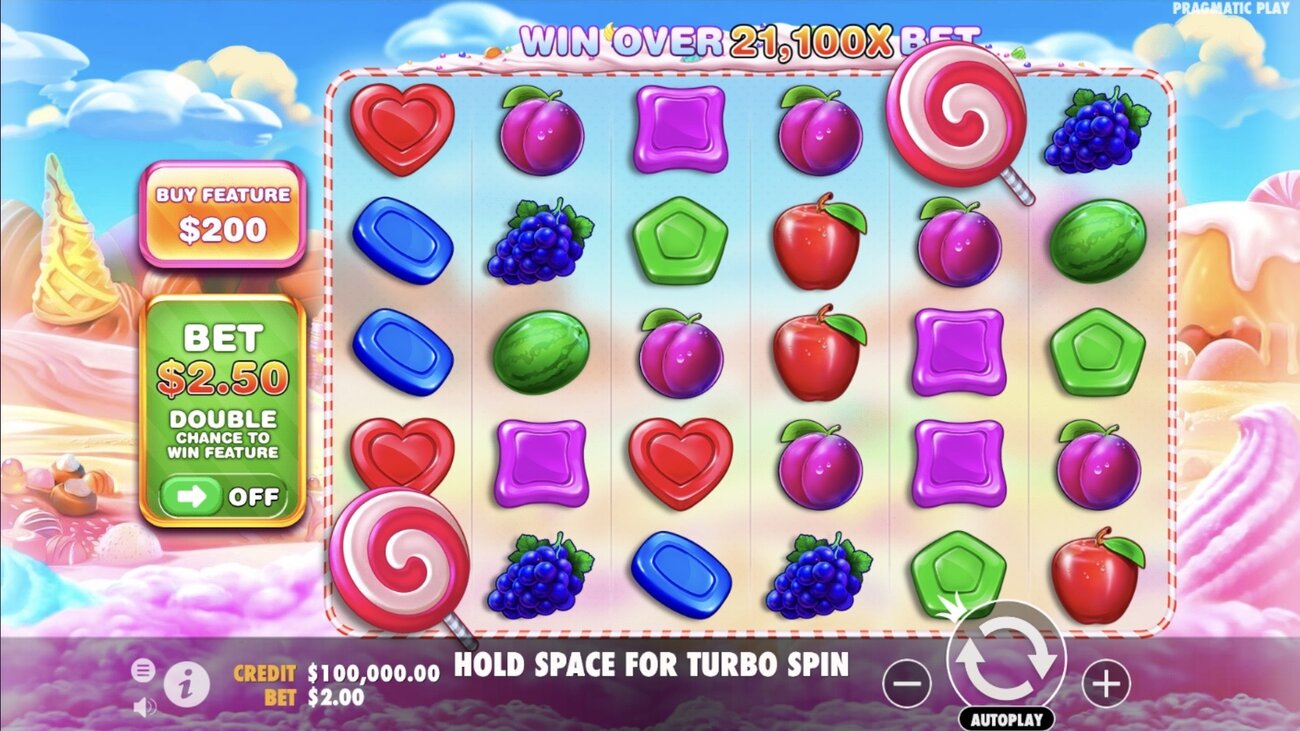Click the heart candy symbol on reel one
Screen dimensions: 1300x731
pos(402,130)
